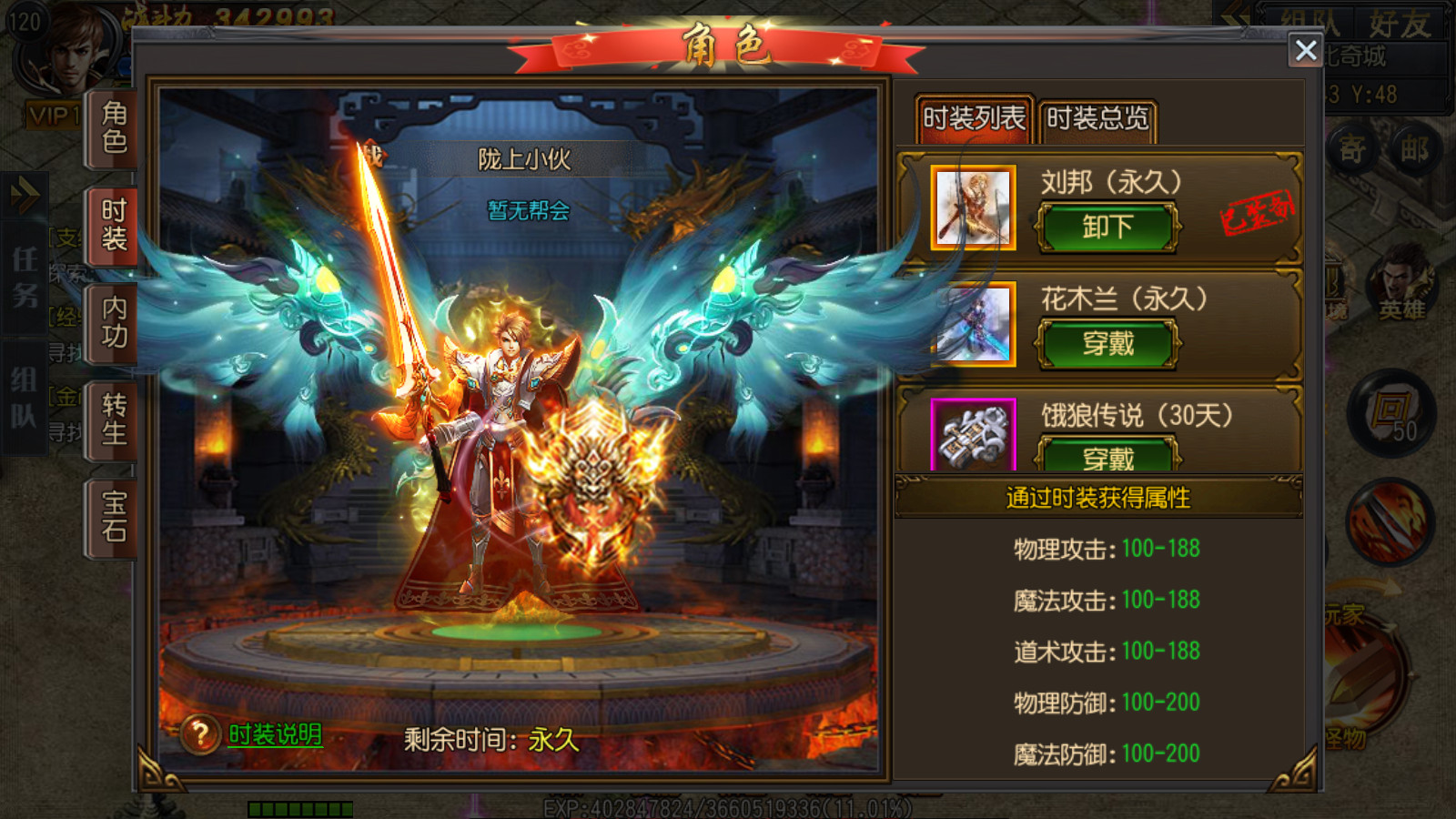
Task: Select the 时装 side tab
Action: click(114, 226)
